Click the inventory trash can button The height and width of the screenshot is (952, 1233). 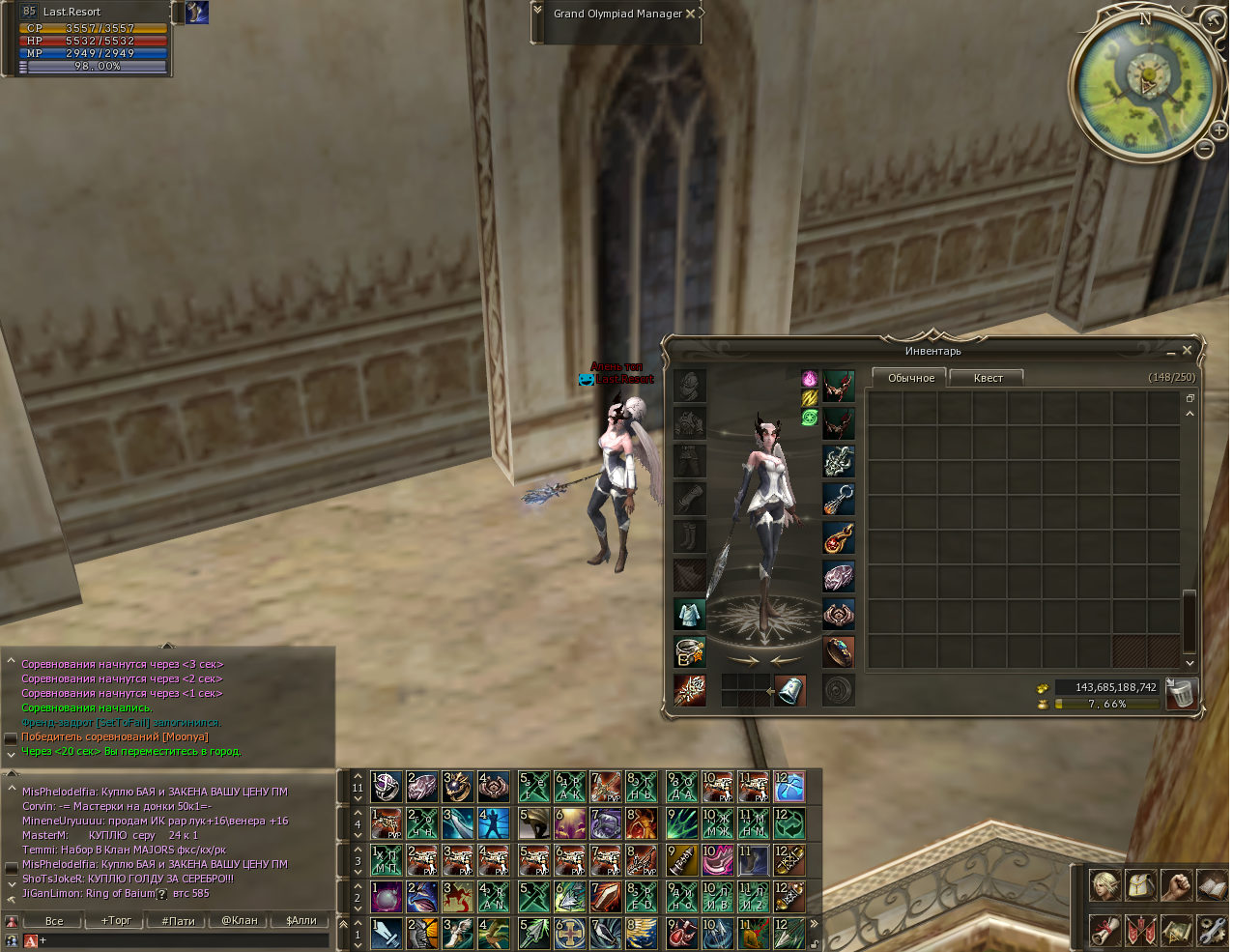point(1181,693)
